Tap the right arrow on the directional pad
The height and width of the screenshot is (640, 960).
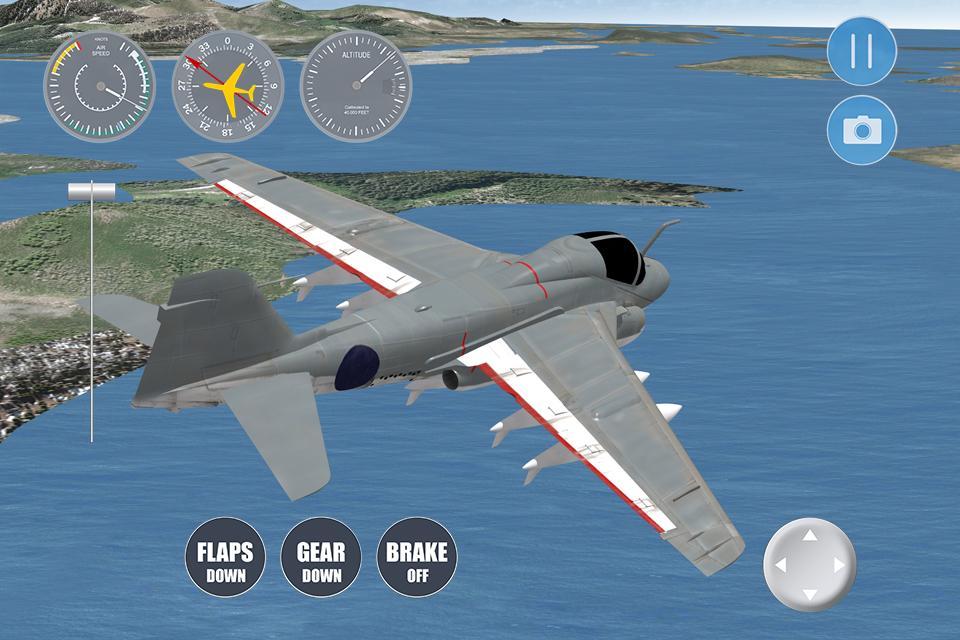839,566
